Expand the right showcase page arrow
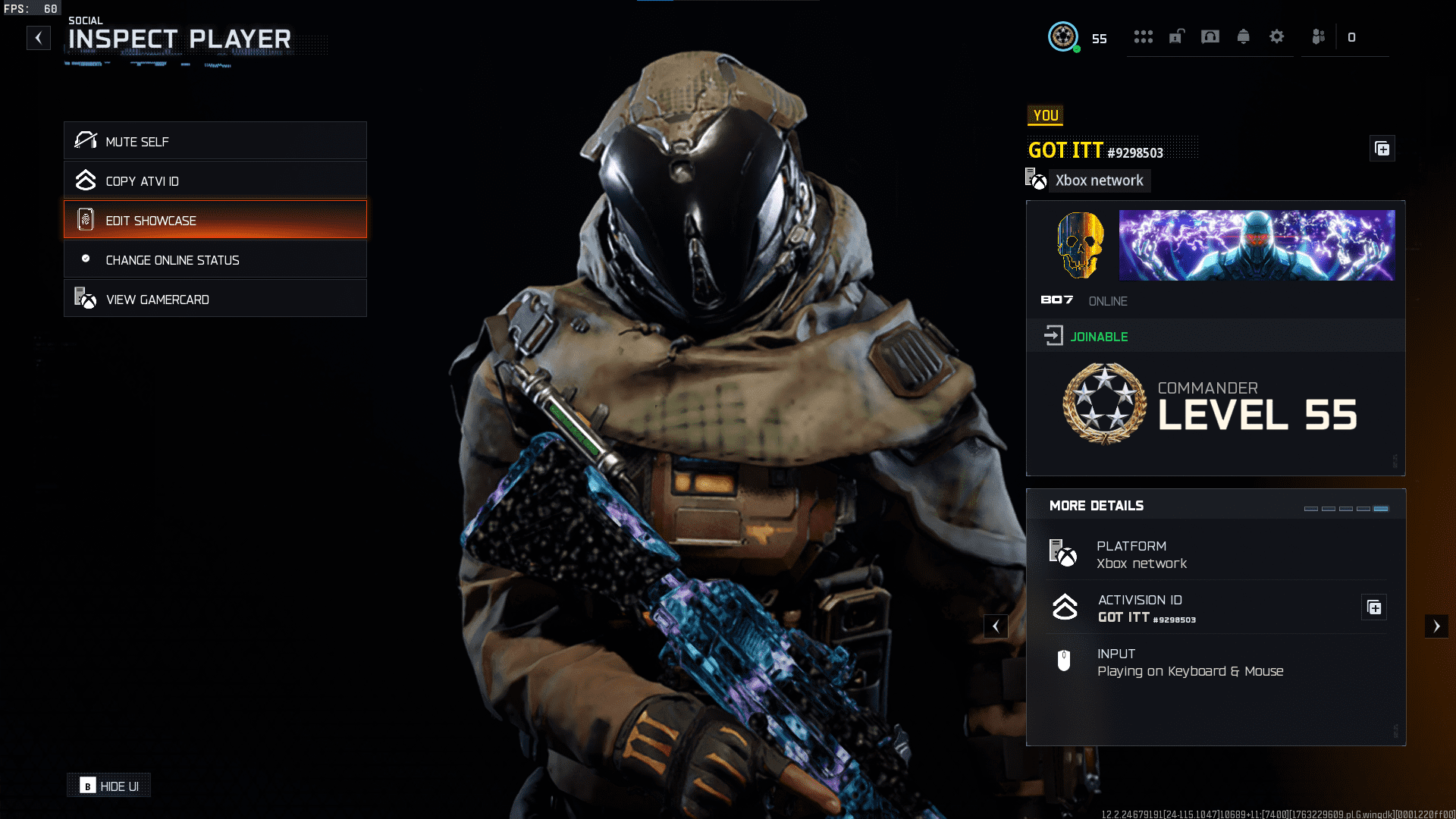Screen dimensions: 1456x819 (x=1438, y=626)
